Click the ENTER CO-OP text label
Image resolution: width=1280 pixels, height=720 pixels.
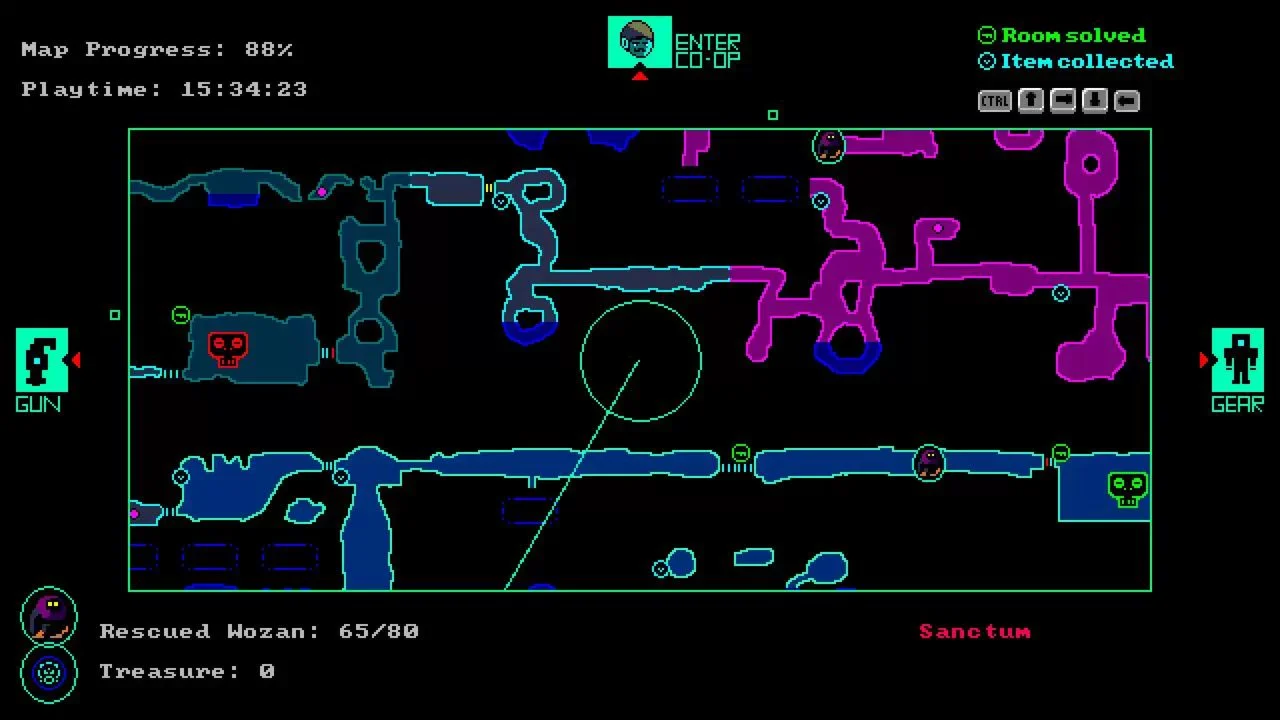click(x=708, y=43)
